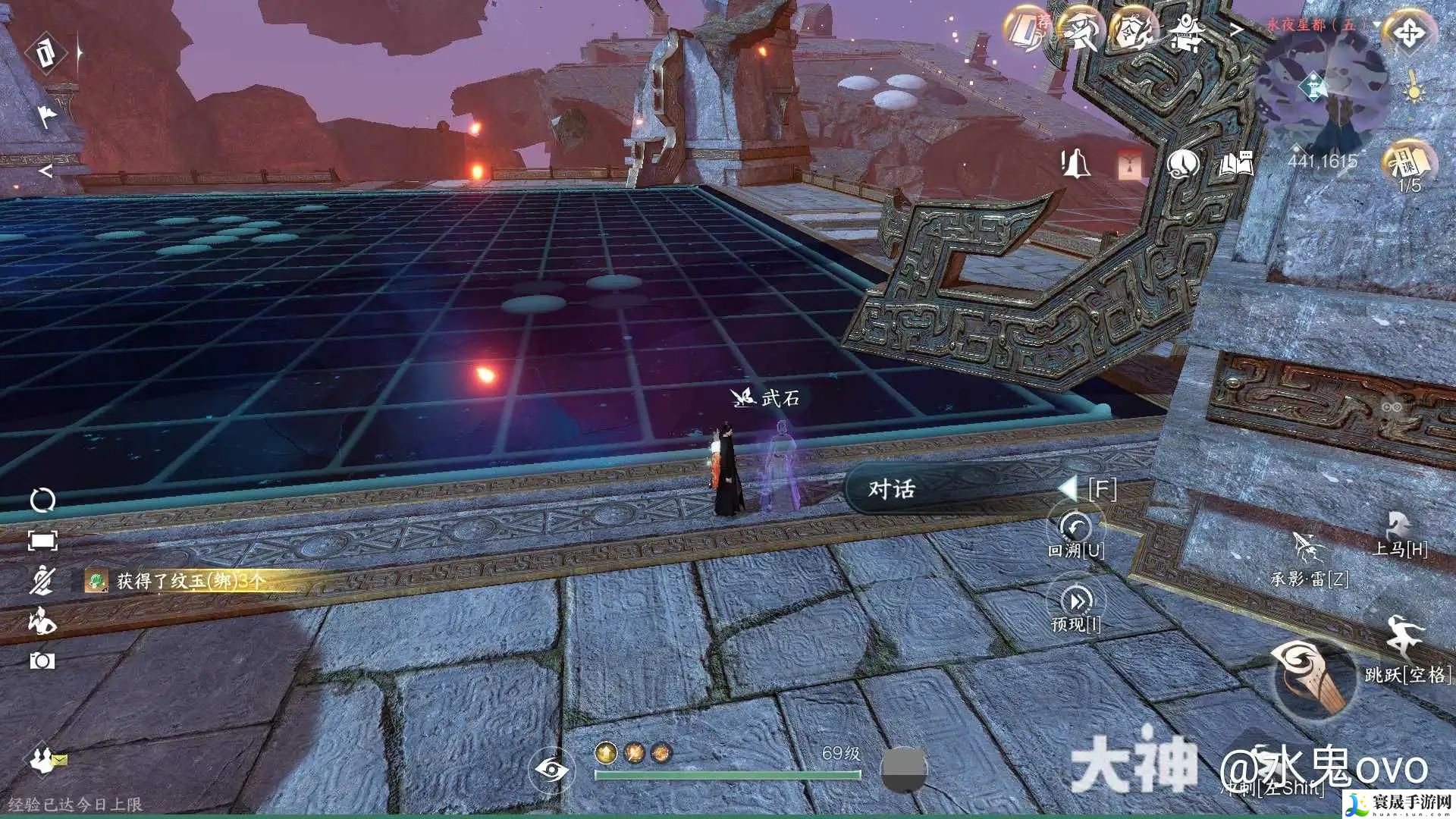Open the 永夜星都 channel dropdown

click(x=1376, y=25)
